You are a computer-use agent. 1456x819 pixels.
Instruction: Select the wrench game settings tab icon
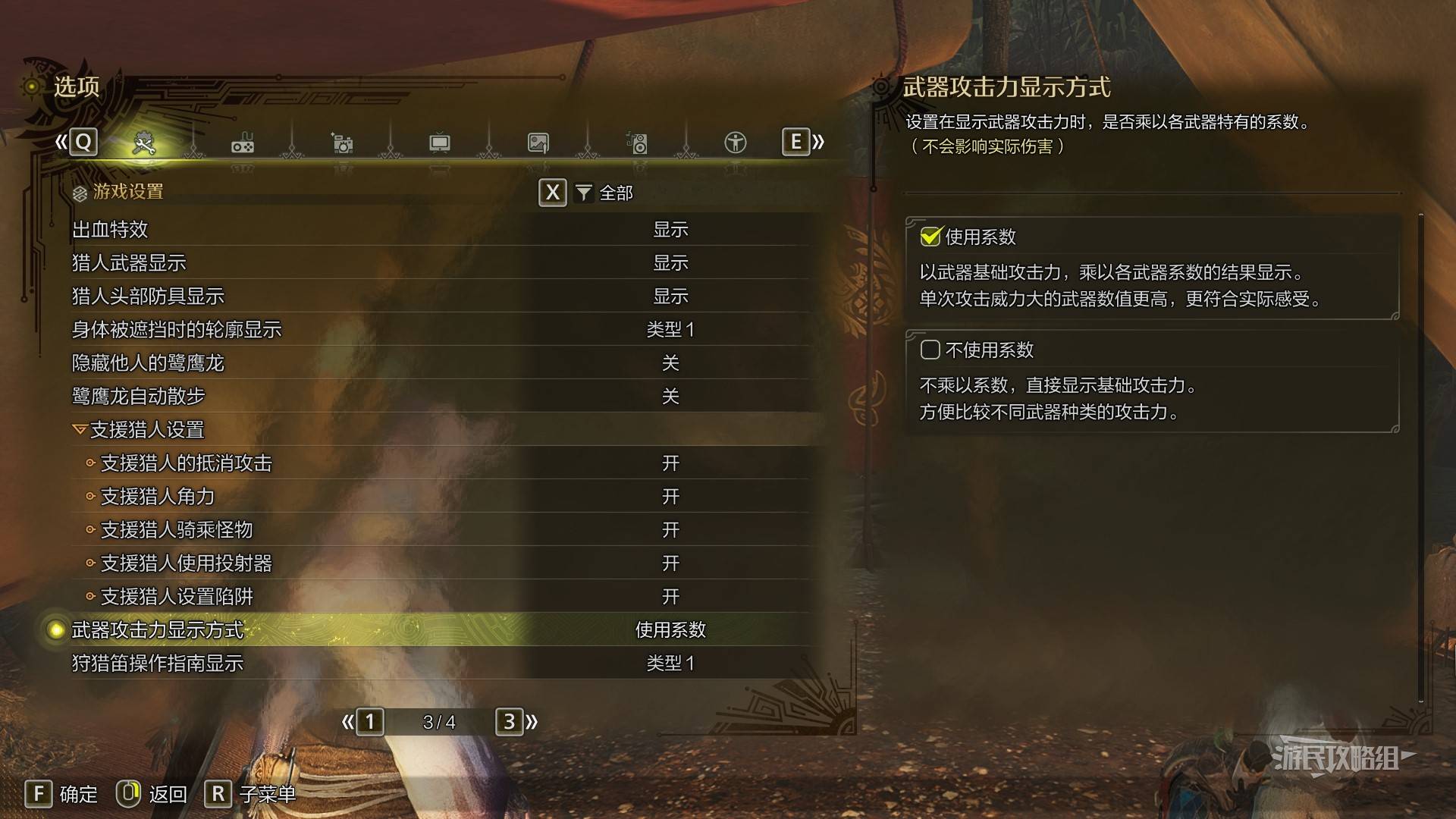(x=144, y=142)
